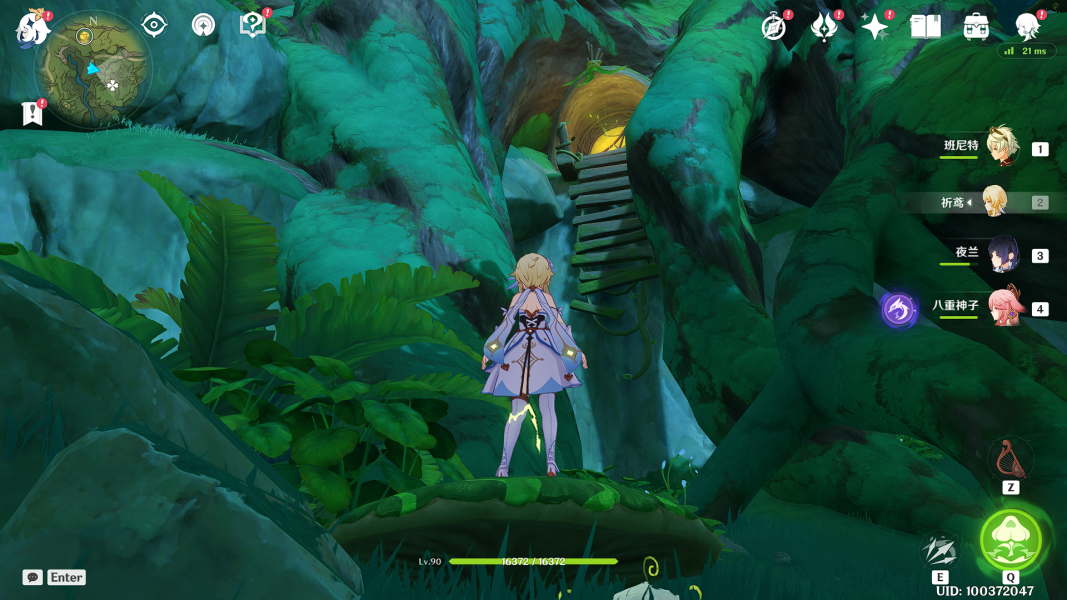Use the lyre gadget icon
Image resolution: width=1067 pixels, height=600 pixels.
coord(1010,459)
